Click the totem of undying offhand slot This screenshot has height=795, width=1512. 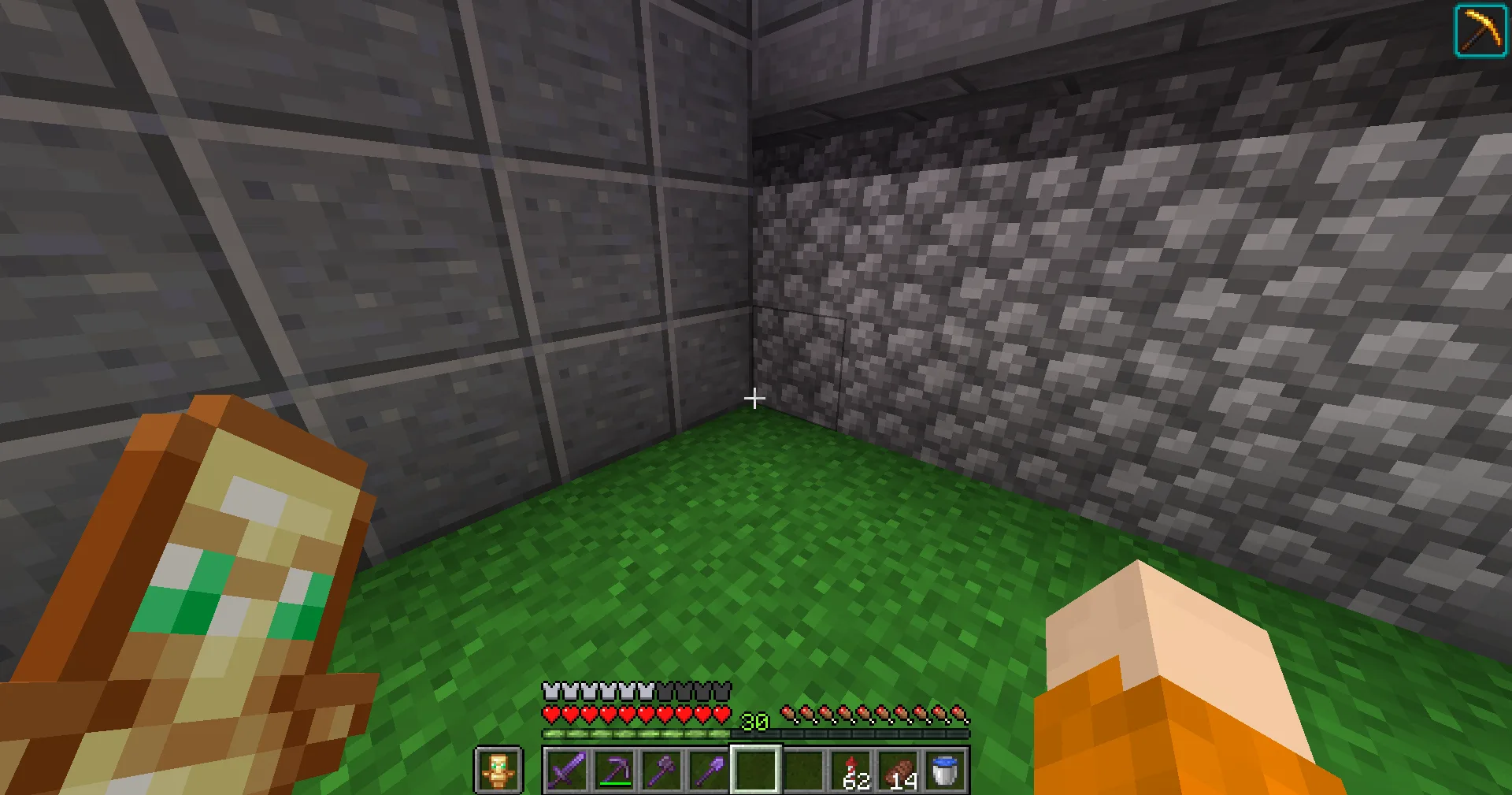point(498,770)
